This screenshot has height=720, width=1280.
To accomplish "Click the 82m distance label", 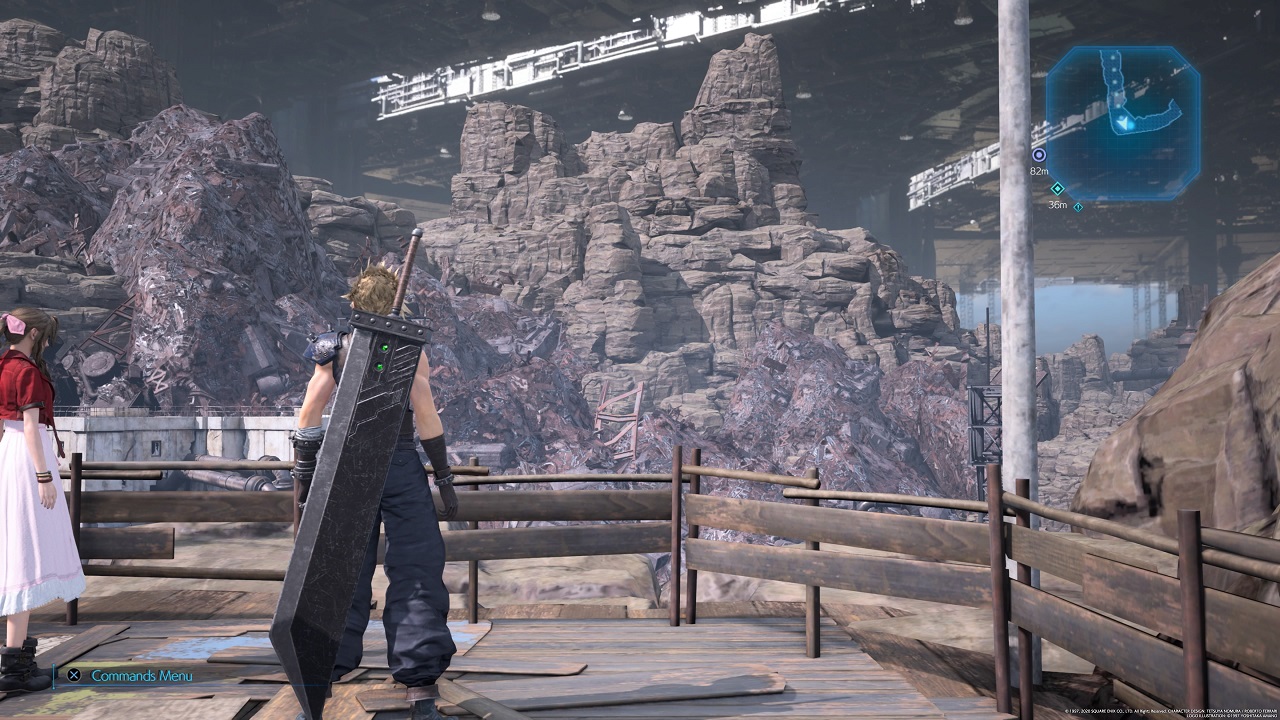I will 1041,169.
